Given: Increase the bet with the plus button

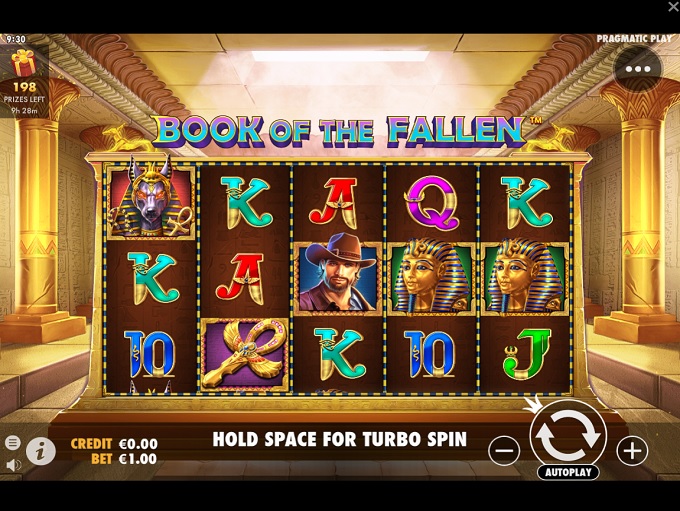Looking at the screenshot, I should pos(632,451).
